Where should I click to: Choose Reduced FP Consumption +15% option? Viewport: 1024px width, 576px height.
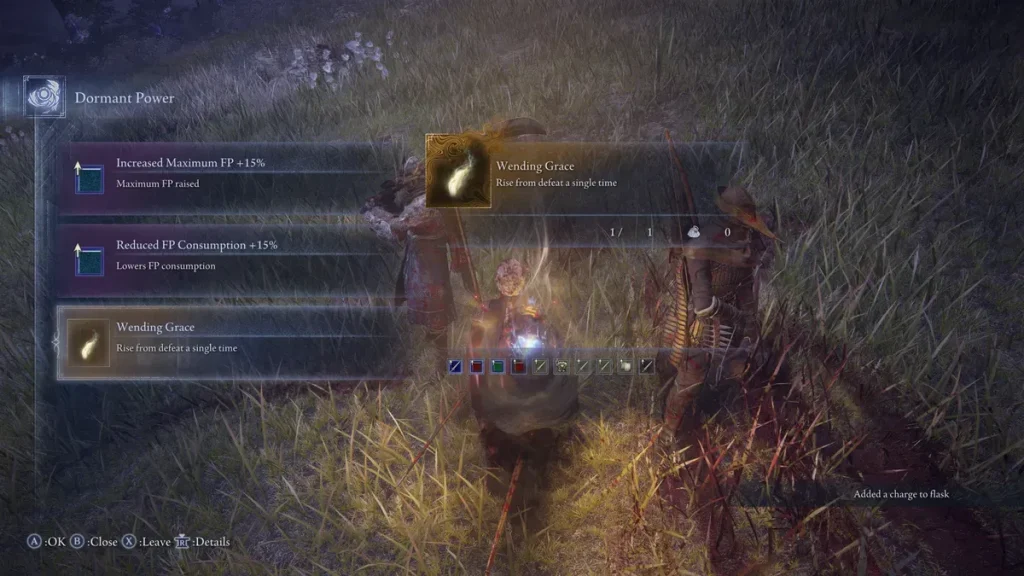point(230,255)
